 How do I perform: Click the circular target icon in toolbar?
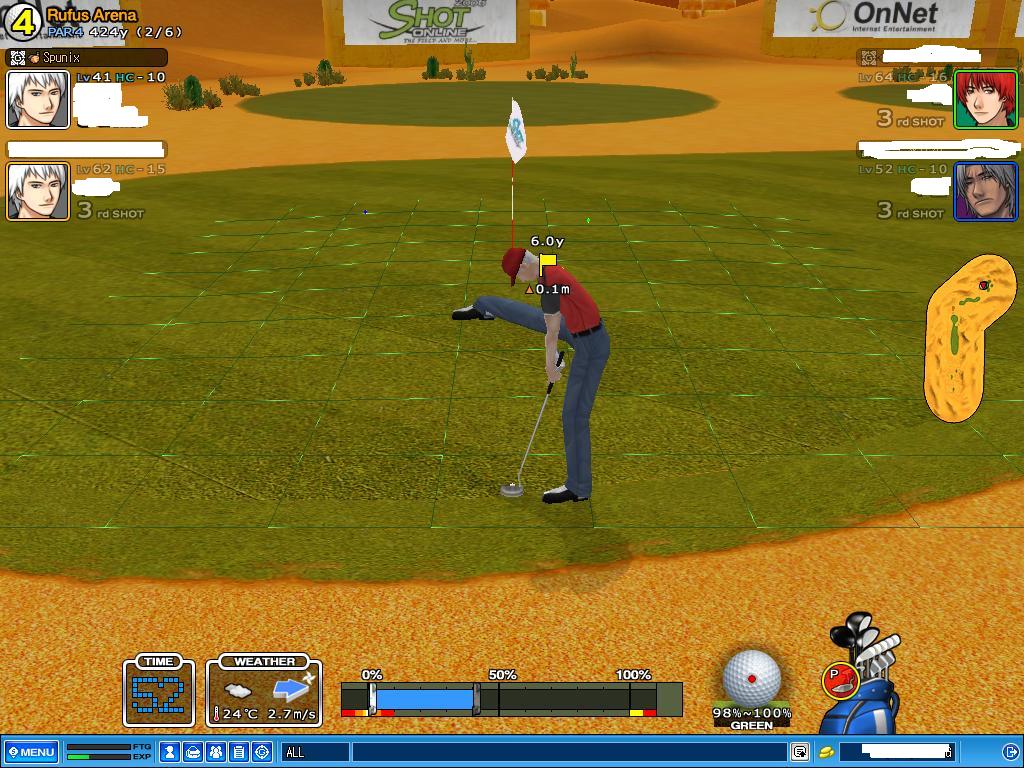tap(262, 752)
